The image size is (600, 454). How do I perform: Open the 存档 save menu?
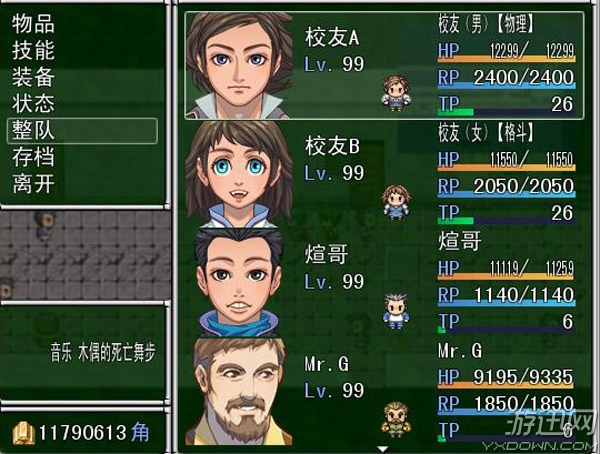click(x=33, y=157)
